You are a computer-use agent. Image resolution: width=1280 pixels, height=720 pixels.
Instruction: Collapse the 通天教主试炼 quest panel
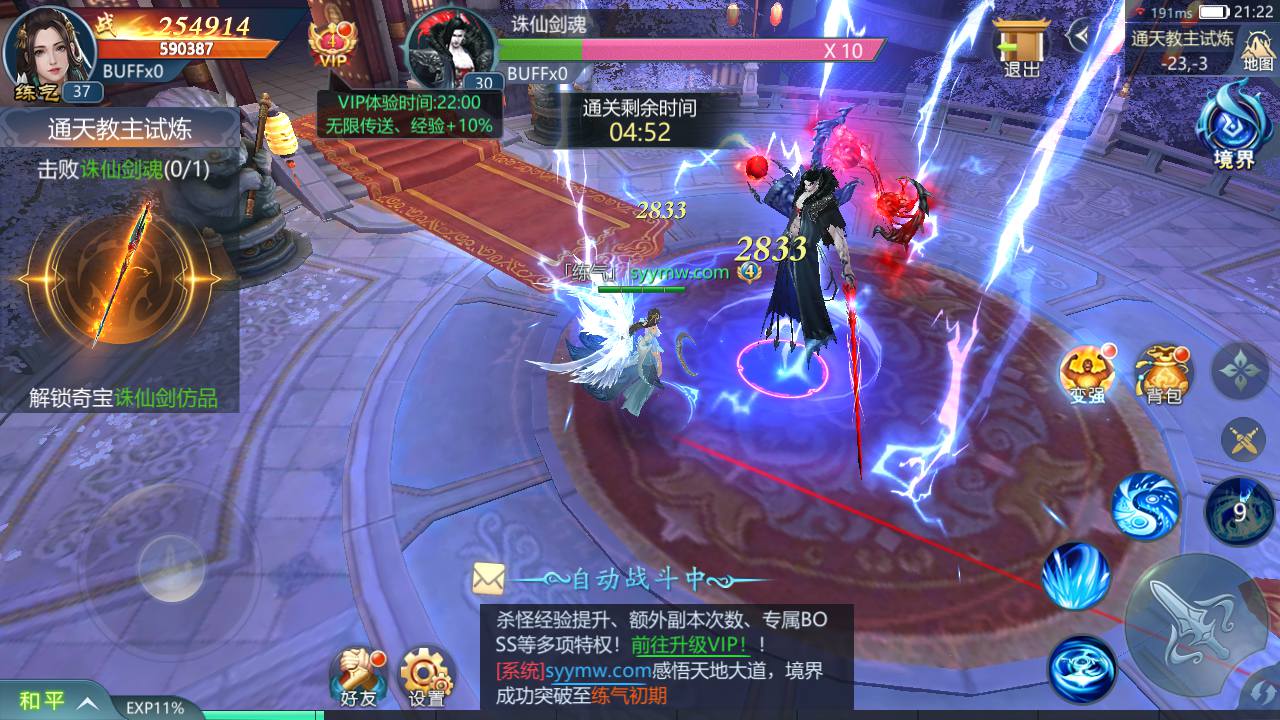point(118,128)
